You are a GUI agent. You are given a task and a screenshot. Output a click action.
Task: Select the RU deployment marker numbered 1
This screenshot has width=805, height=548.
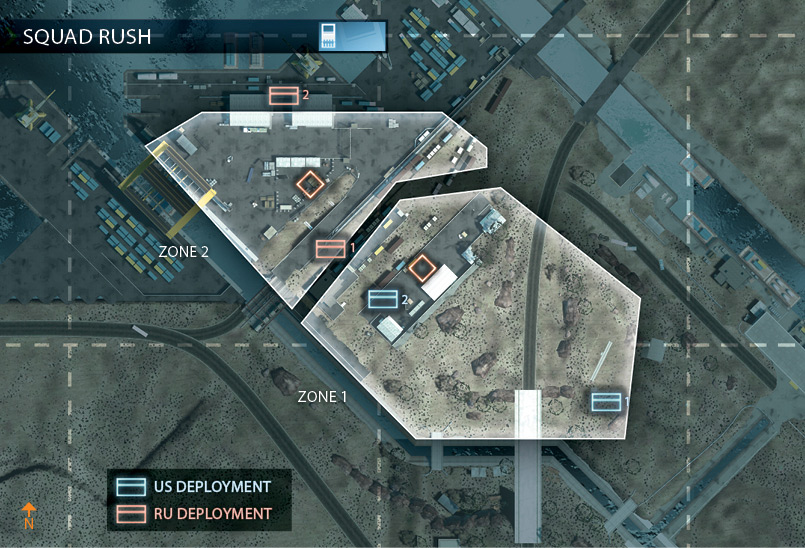(x=330, y=248)
